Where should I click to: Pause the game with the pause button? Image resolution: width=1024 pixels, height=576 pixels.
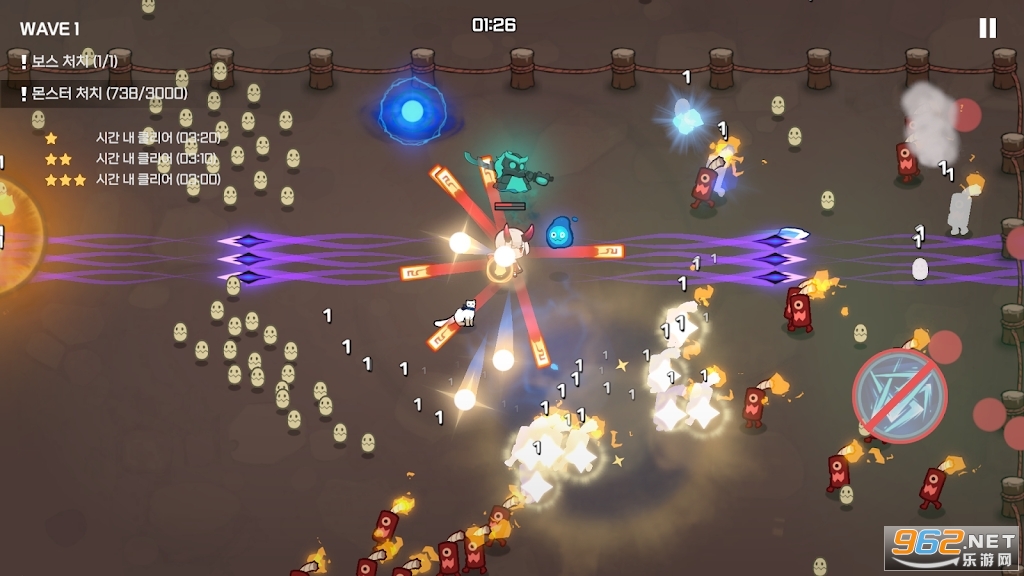coord(987,28)
